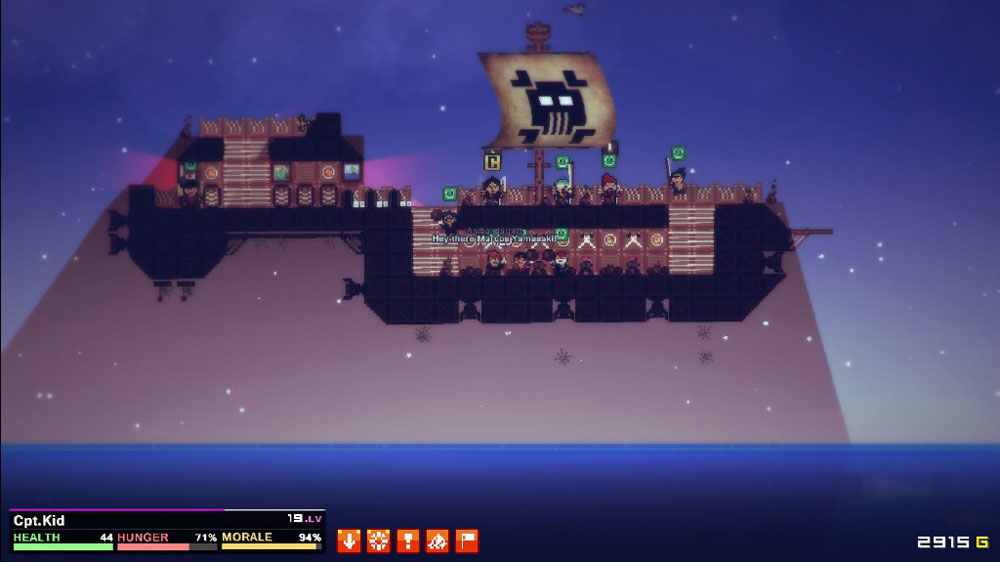The height and width of the screenshot is (562, 1000).
Task: Select the yellow captain 'C' marker
Action: coord(491,161)
